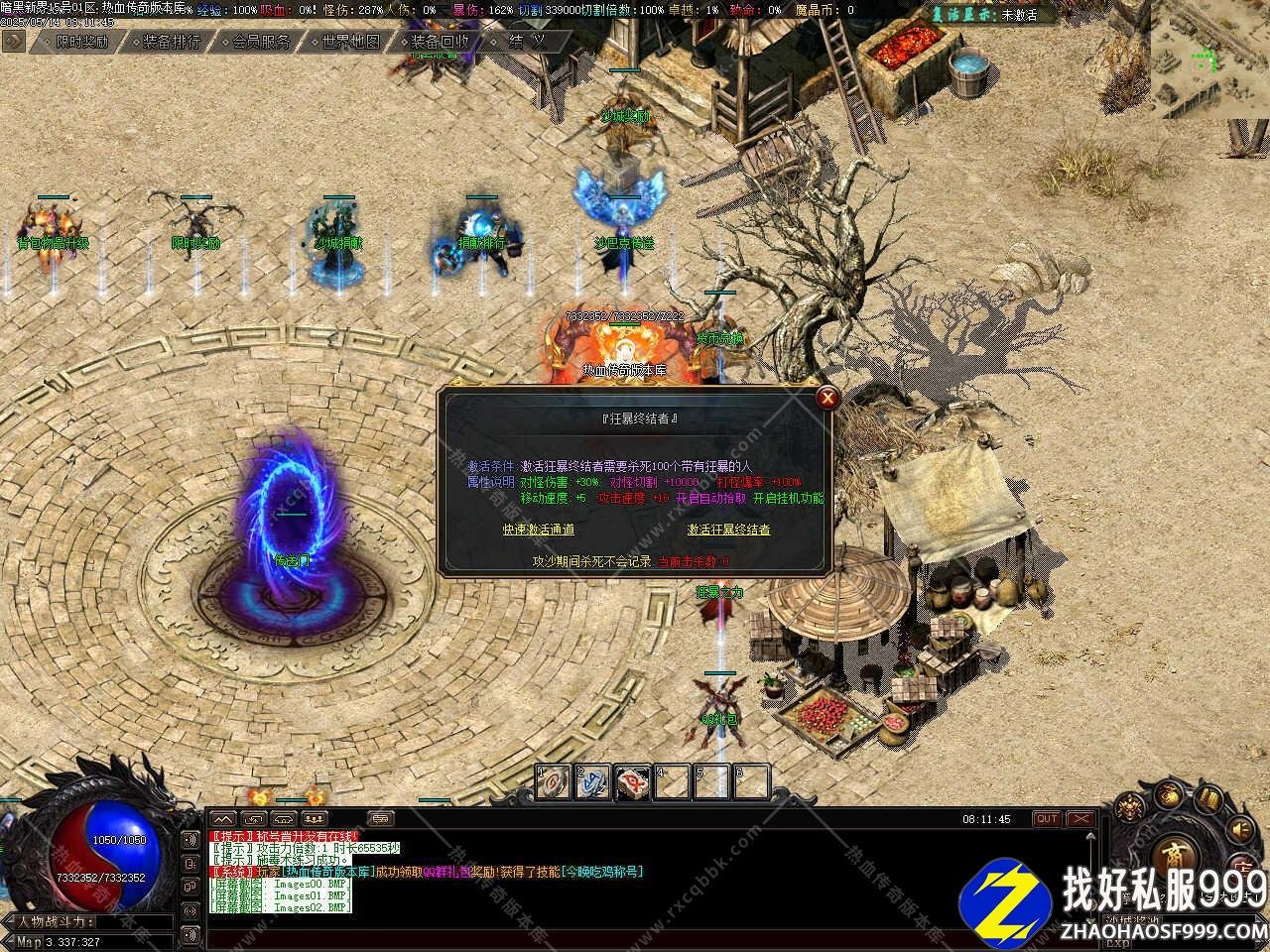Open the 限时奖励 menu
The height and width of the screenshot is (952, 1270).
(x=82, y=42)
